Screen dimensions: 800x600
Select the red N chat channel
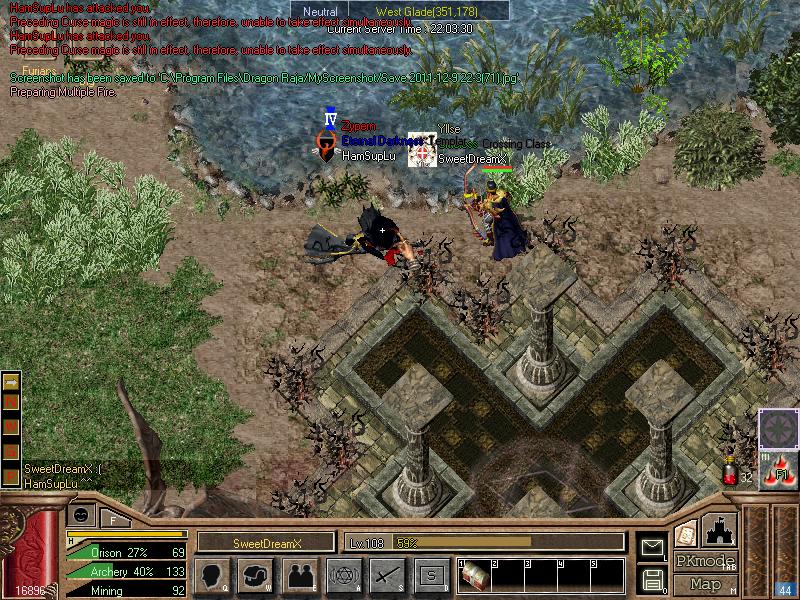pos(11,402)
